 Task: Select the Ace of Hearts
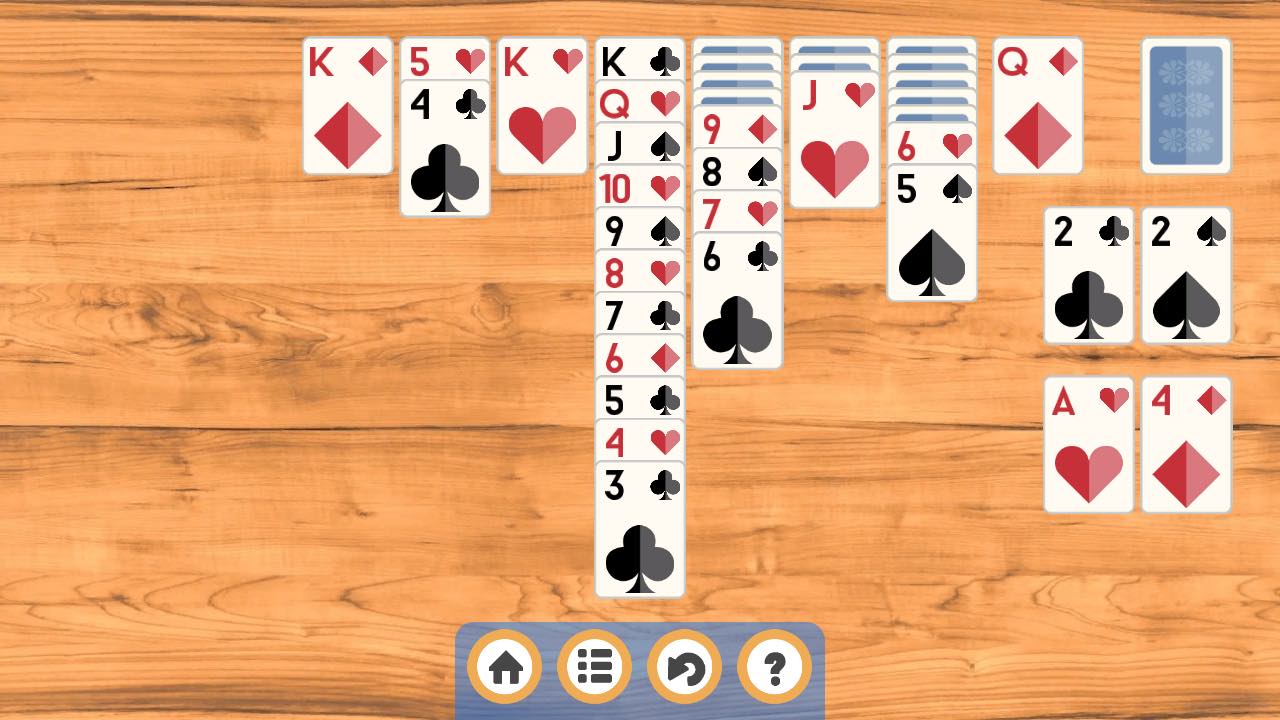pyautogui.click(x=1088, y=445)
